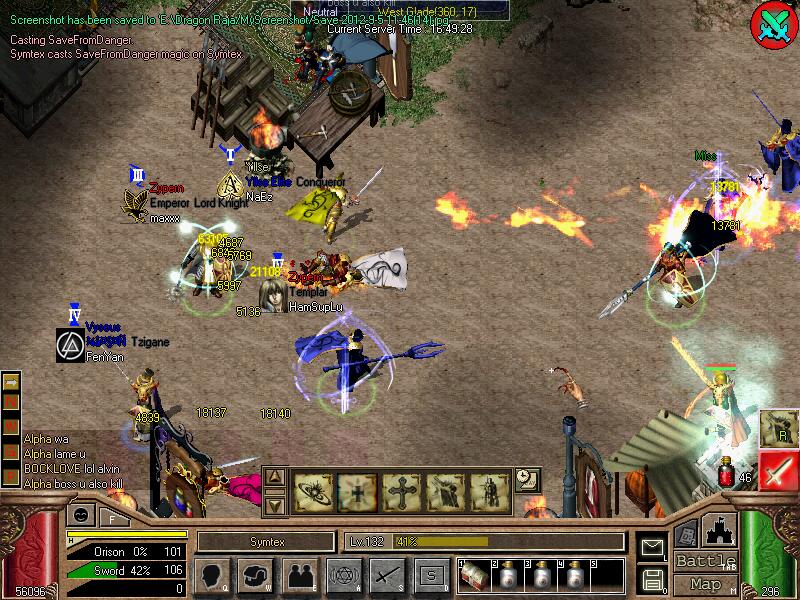The width and height of the screenshot is (800, 600).
Task: Select the N chat channel filter
Action: (12, 400)
